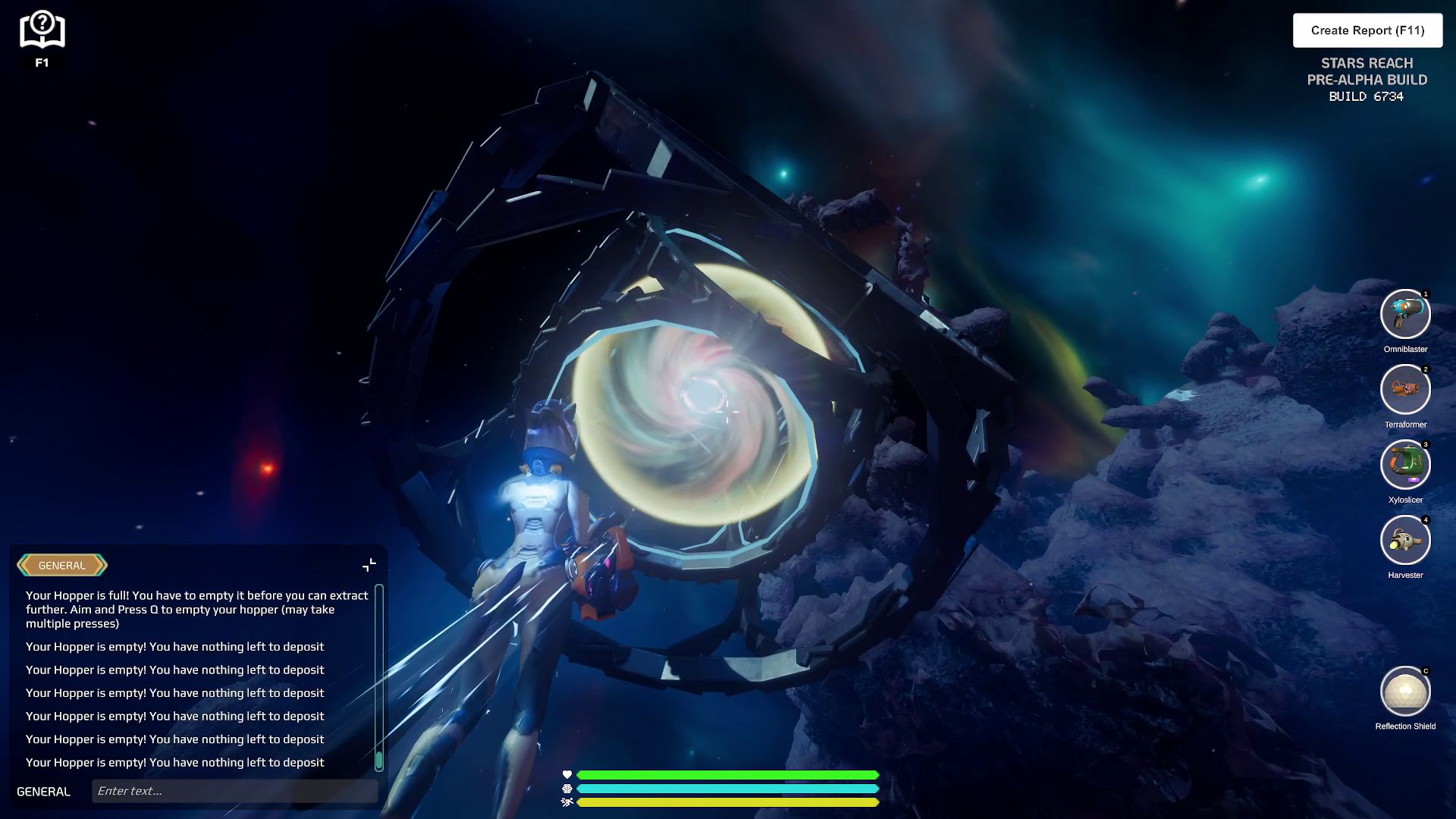Screen dimensions: 1456x819
Task: Switch to the General chat tab
Action: pos(62,565)
